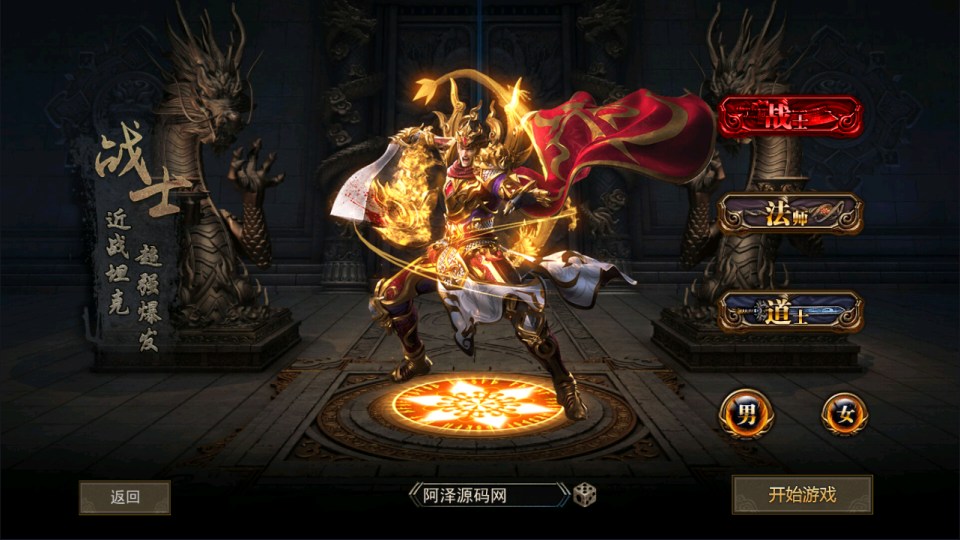
Task: Select the 战士 warrior class
Action: tap(790, 116)
